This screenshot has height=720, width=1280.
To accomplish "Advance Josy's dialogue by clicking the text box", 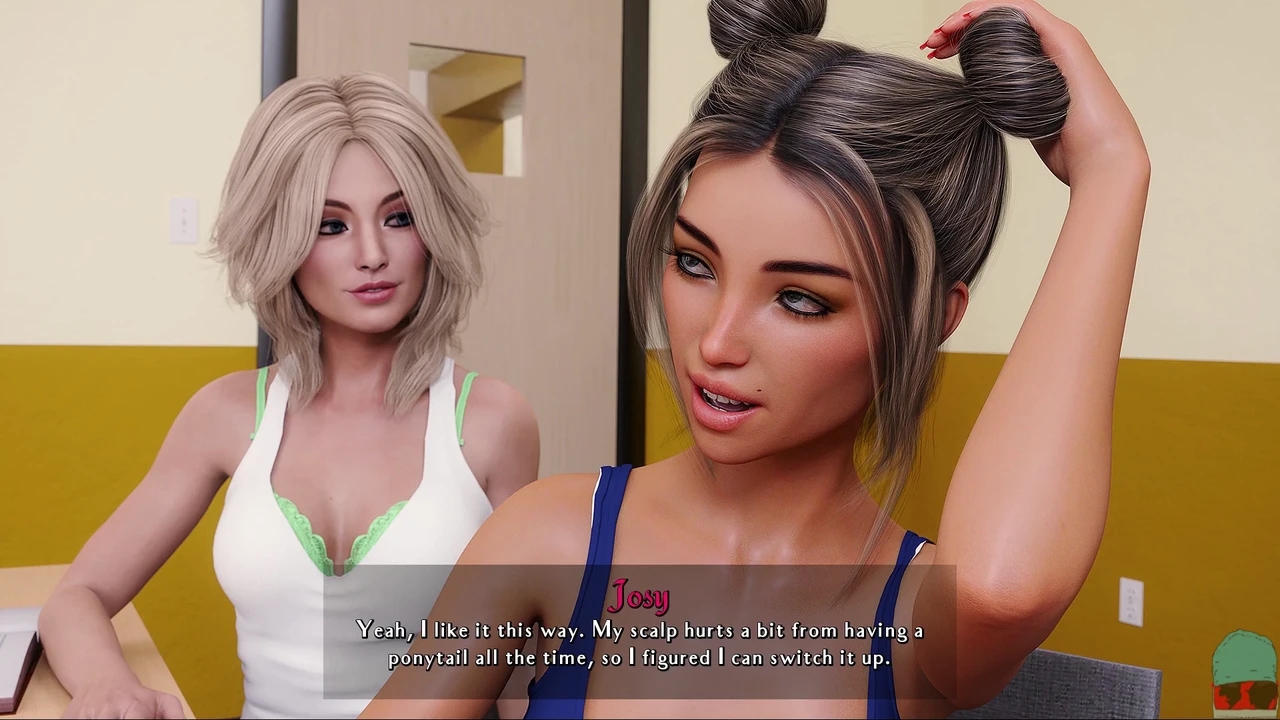I will click(639, 643).
